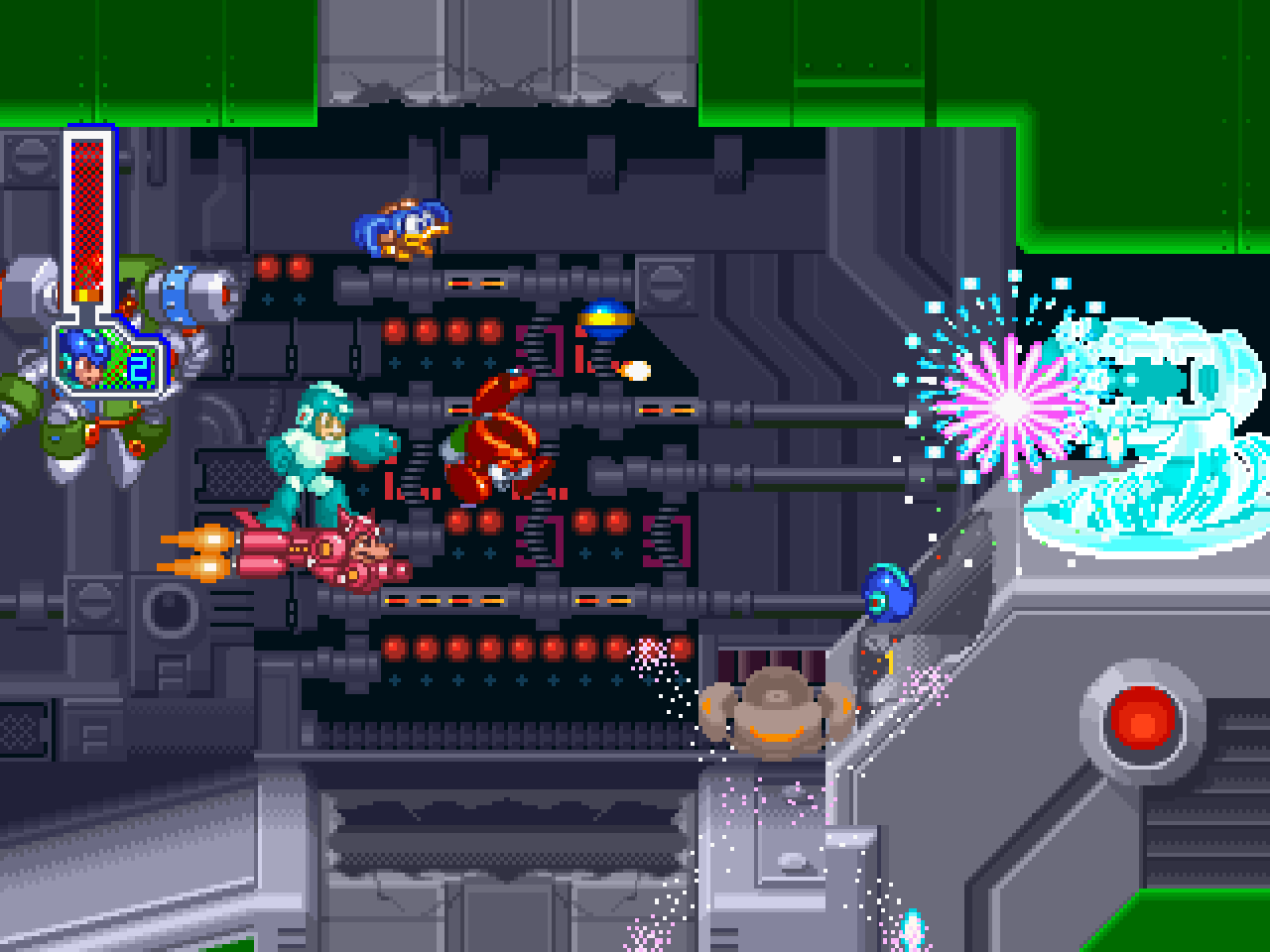1270x952 pixels.
Task: Toggle the red circular indicator light on the right panel
Action: pos(1139,722)
